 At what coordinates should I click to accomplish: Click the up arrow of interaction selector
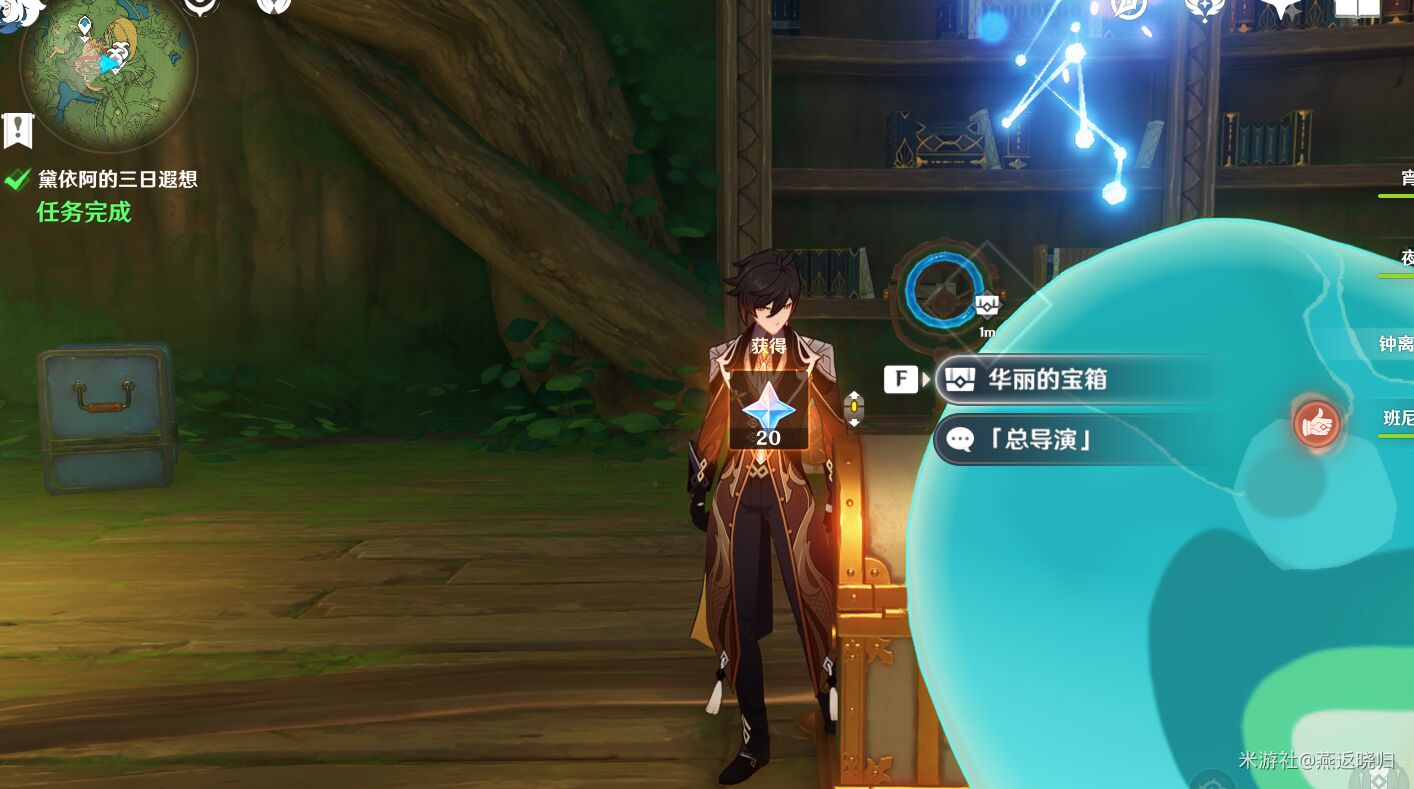point(852,395)
